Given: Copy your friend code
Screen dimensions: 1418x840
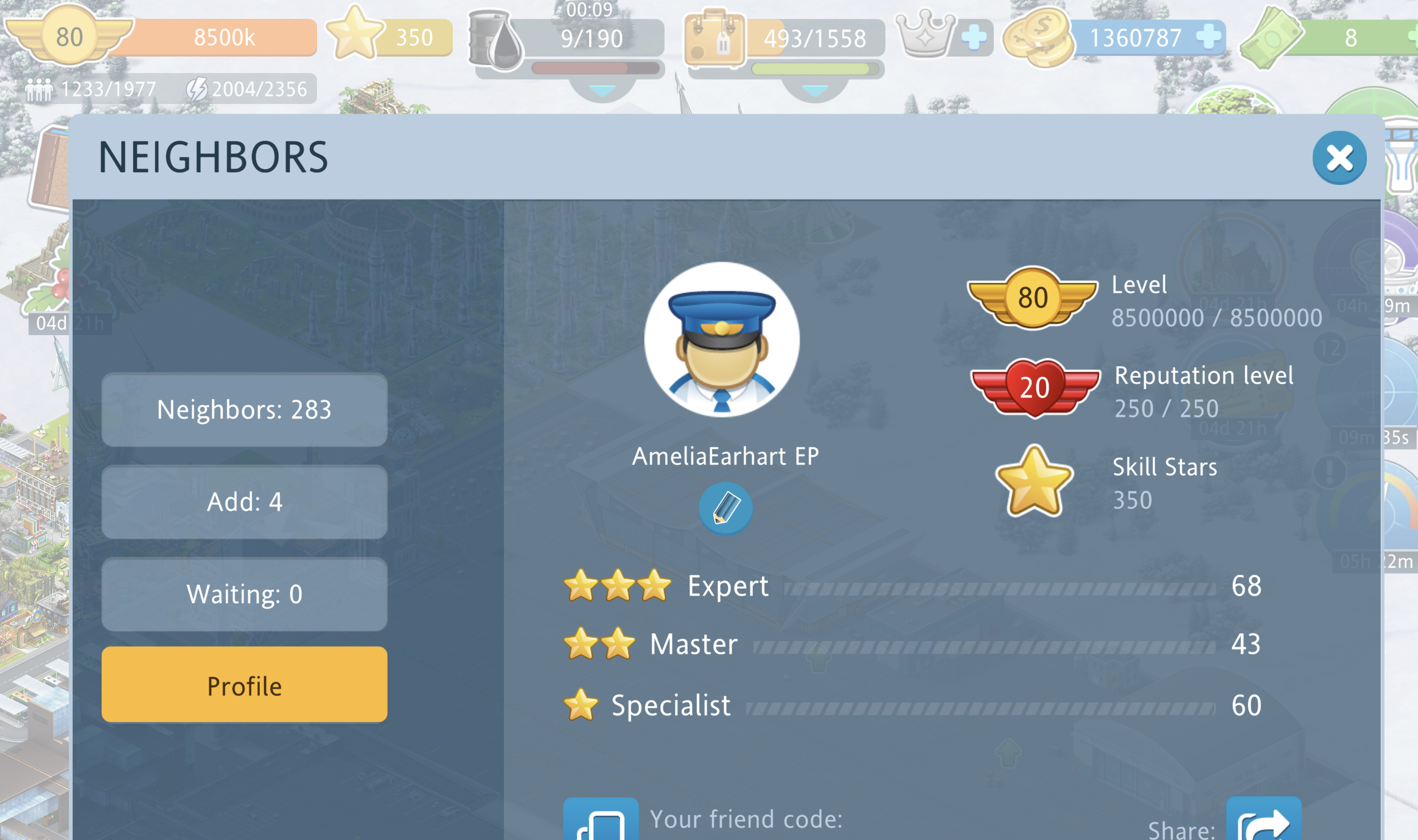Looking at the screenshot, I should pos(600,821).
